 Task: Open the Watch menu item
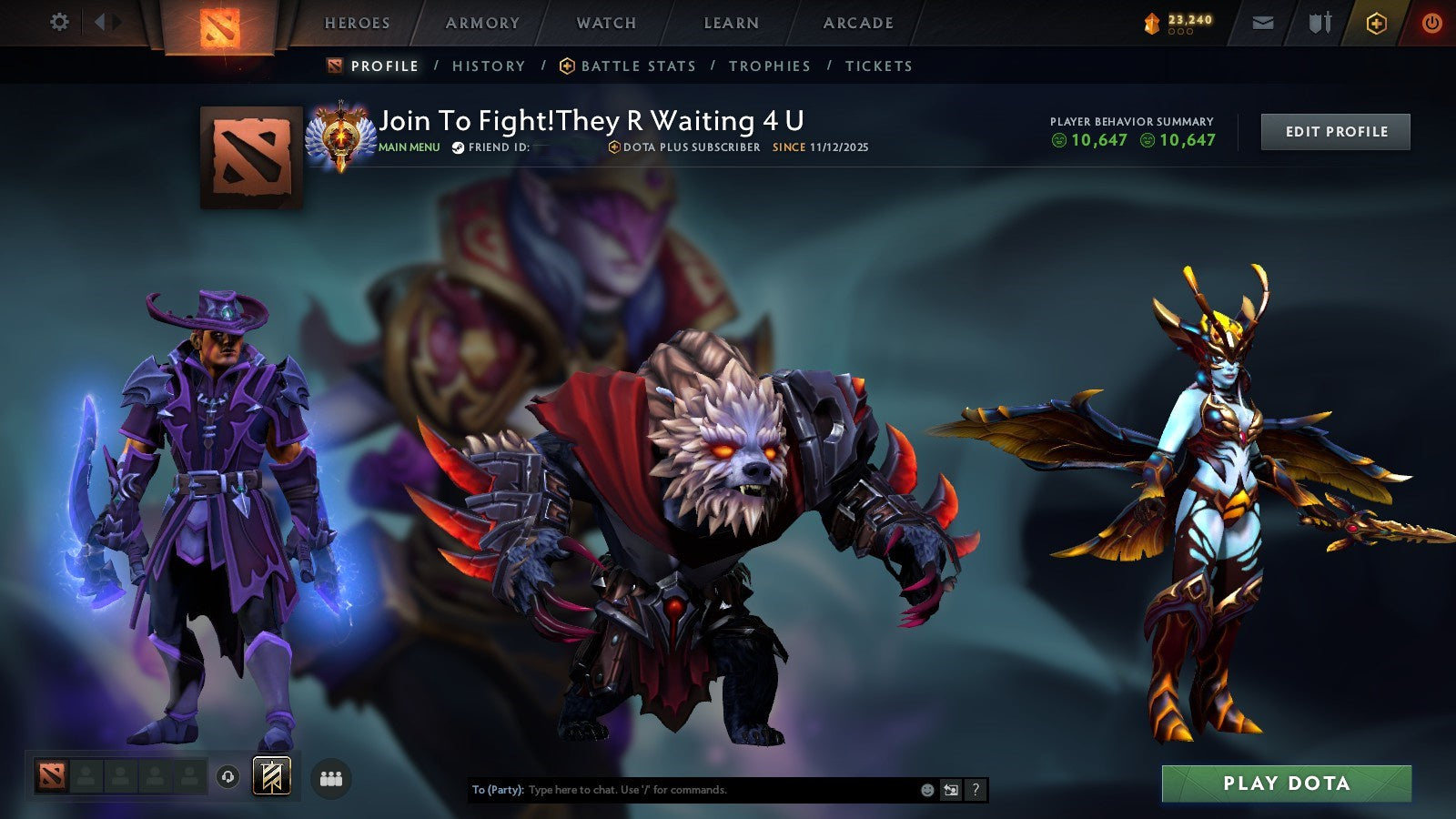tap(605, 23)
